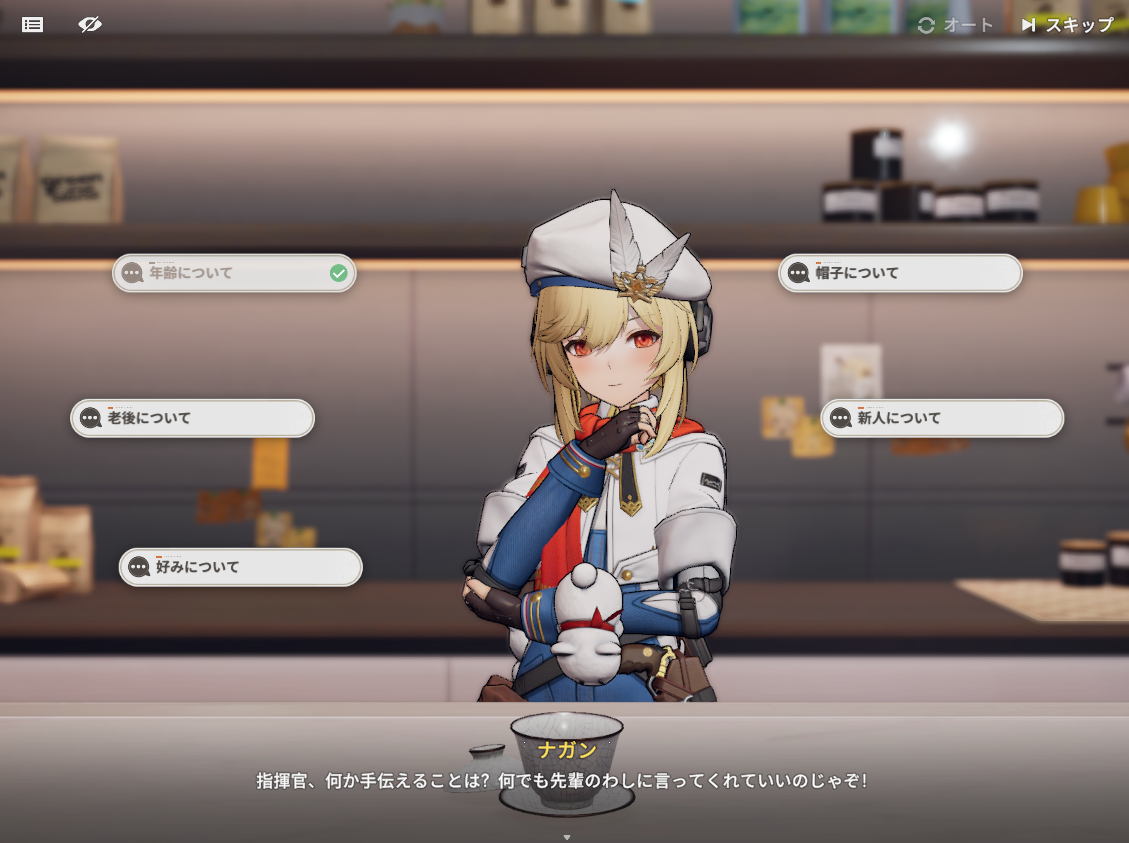
Task: Toggle オート auto-play mode
Action: 955,25
